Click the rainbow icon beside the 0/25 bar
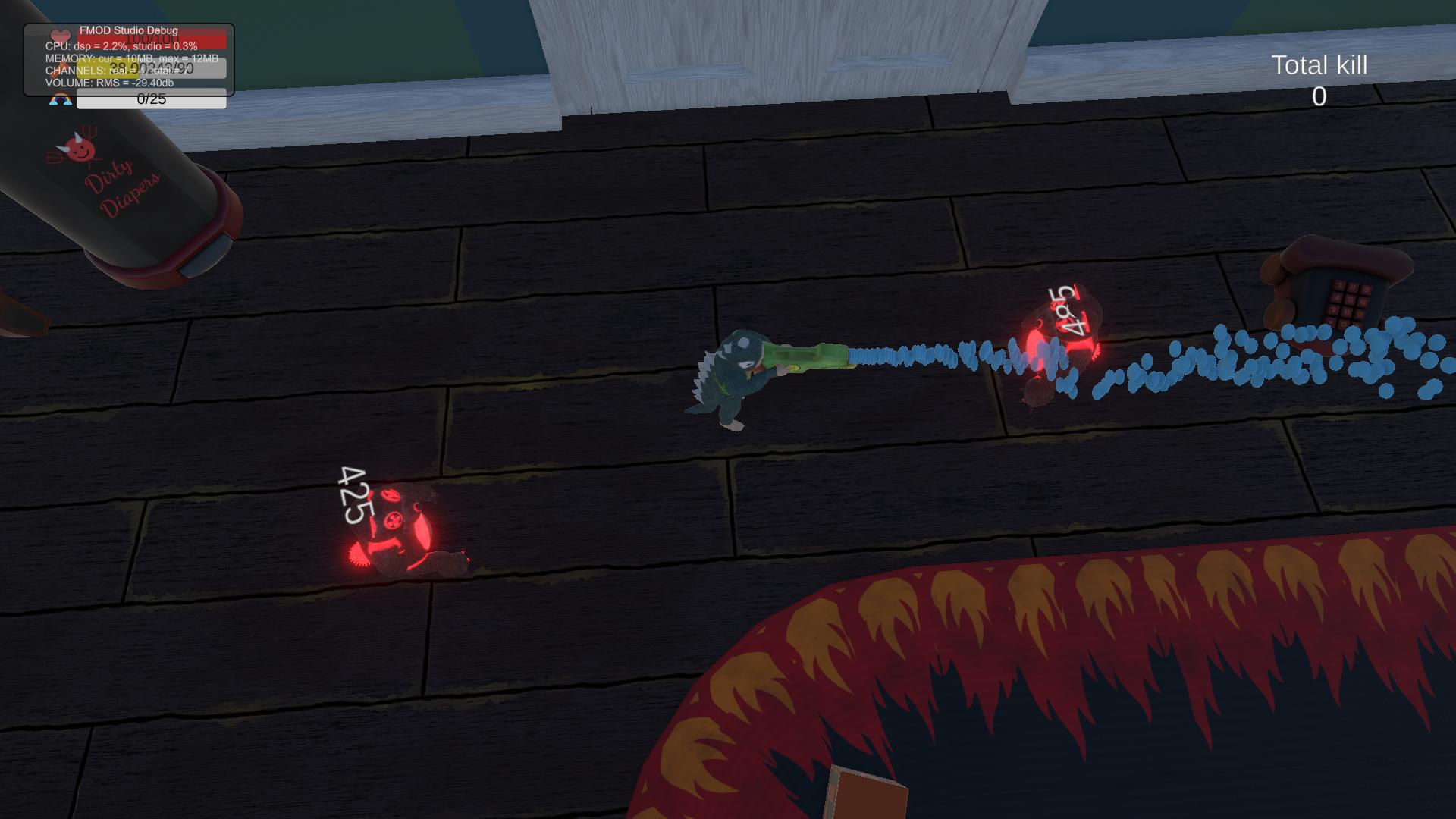The image size is (1456, 819). point(61,99)
